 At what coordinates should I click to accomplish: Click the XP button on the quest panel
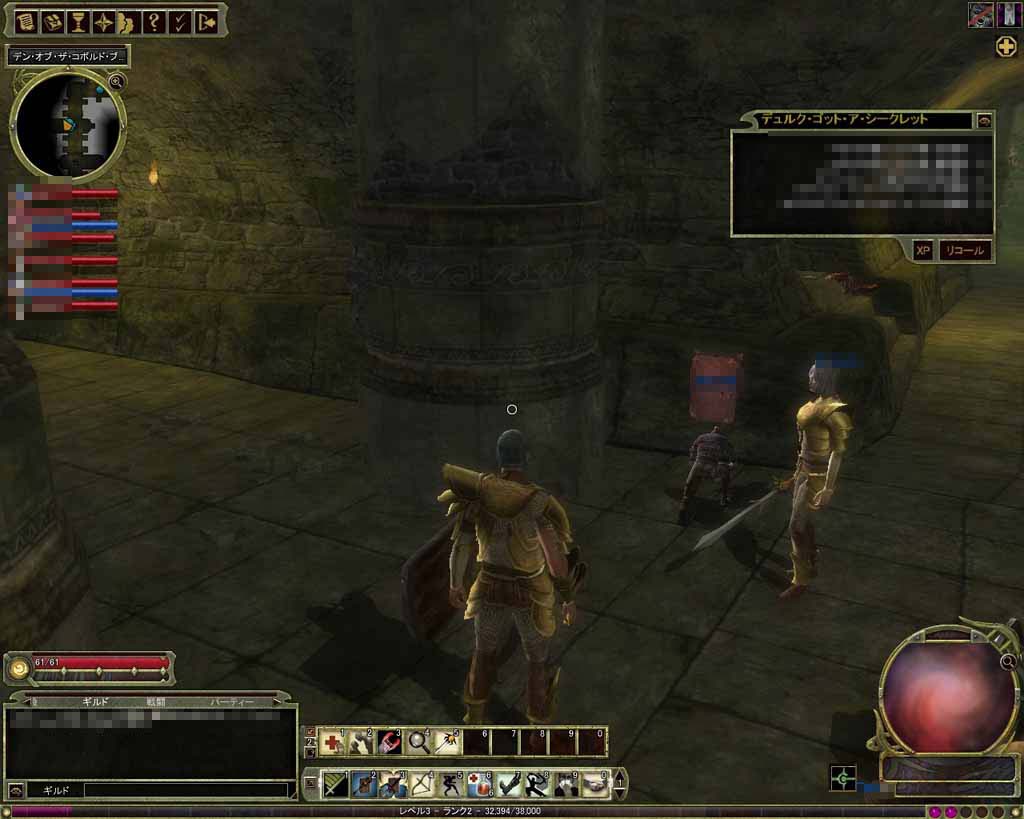coord(922,251)
